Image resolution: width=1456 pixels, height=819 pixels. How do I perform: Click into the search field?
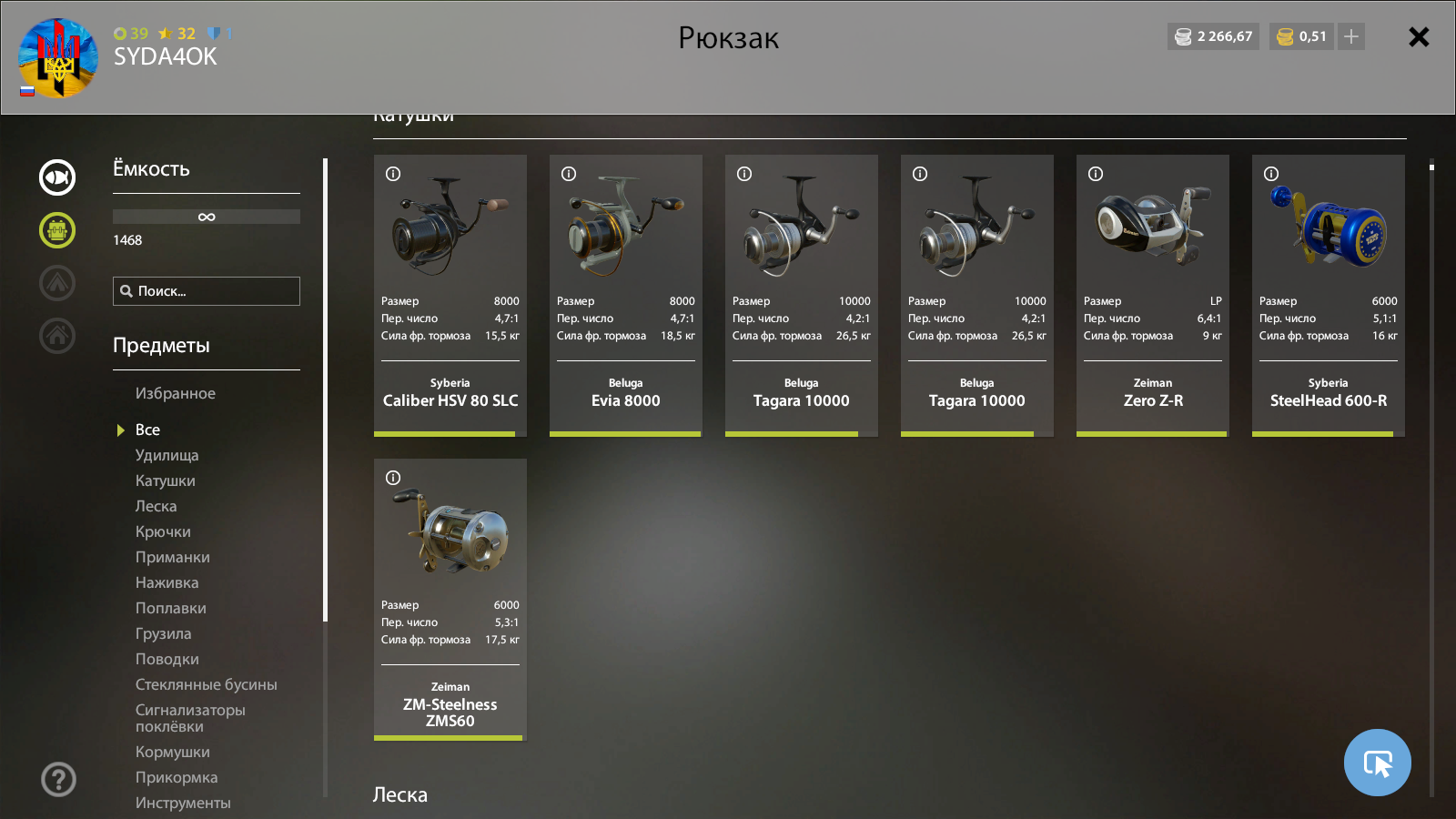(207, 291)
